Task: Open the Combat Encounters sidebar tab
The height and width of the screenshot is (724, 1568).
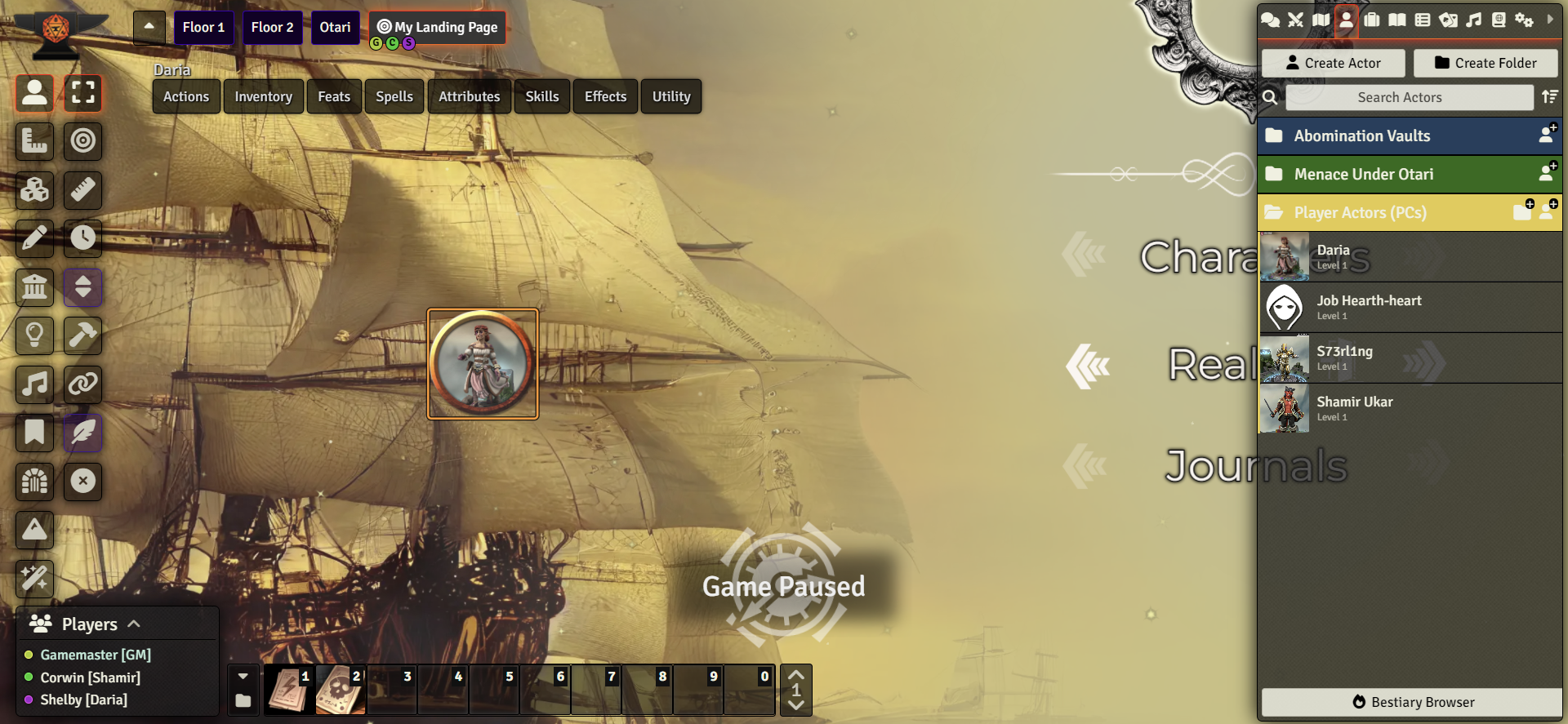Action: tap(1295, 20)
